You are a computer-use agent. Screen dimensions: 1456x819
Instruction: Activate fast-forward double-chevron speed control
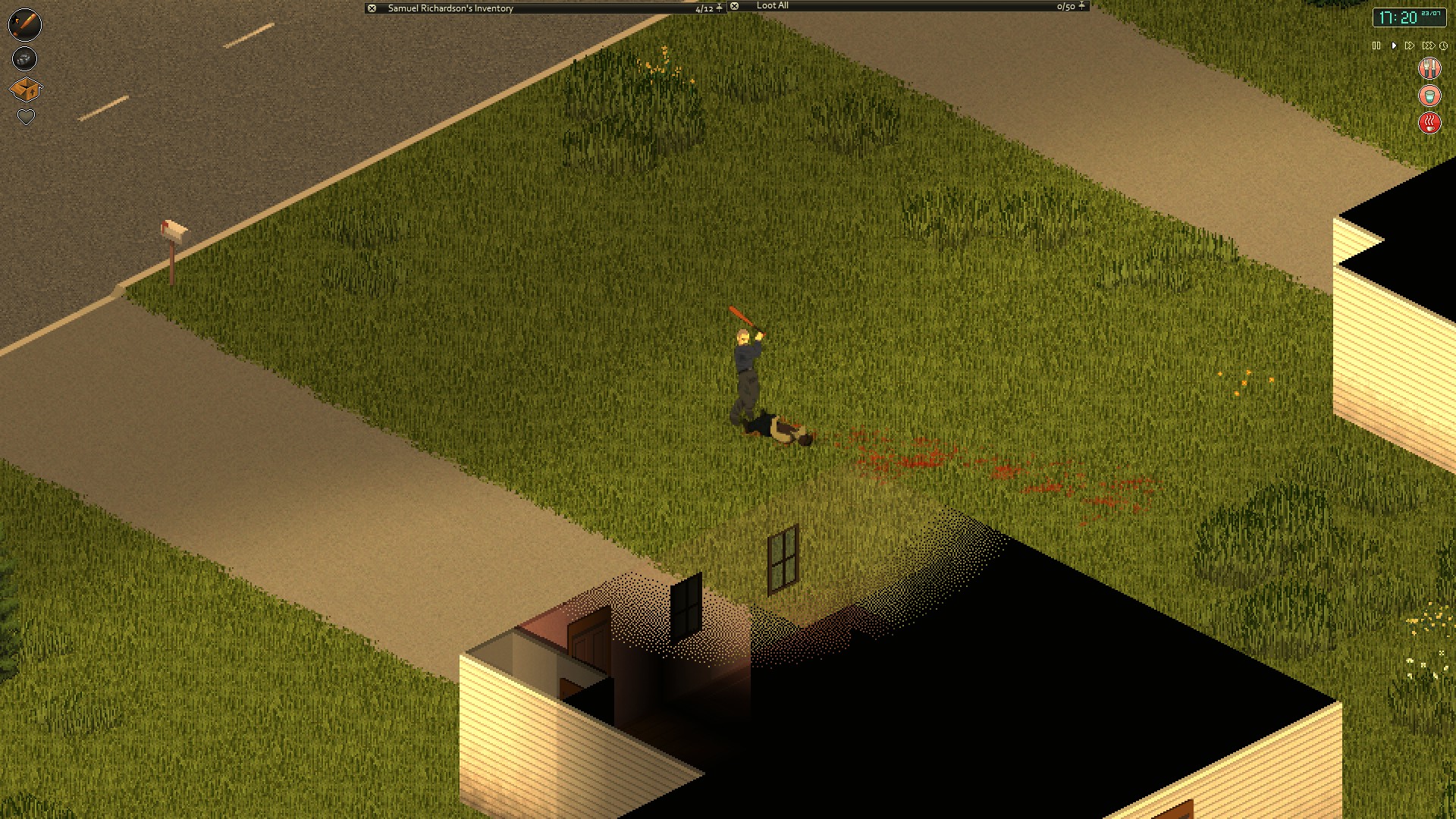point(1410,45)
